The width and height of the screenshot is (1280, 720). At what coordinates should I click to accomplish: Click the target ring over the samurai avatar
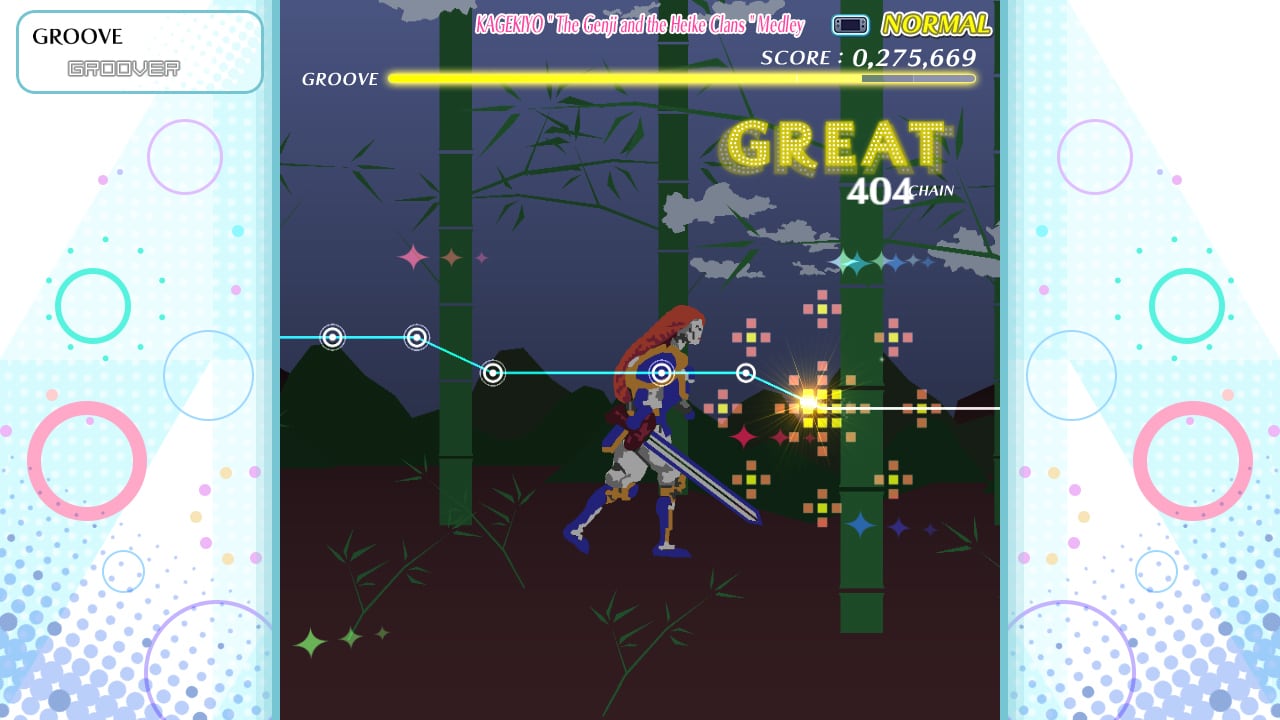[660, 372]
